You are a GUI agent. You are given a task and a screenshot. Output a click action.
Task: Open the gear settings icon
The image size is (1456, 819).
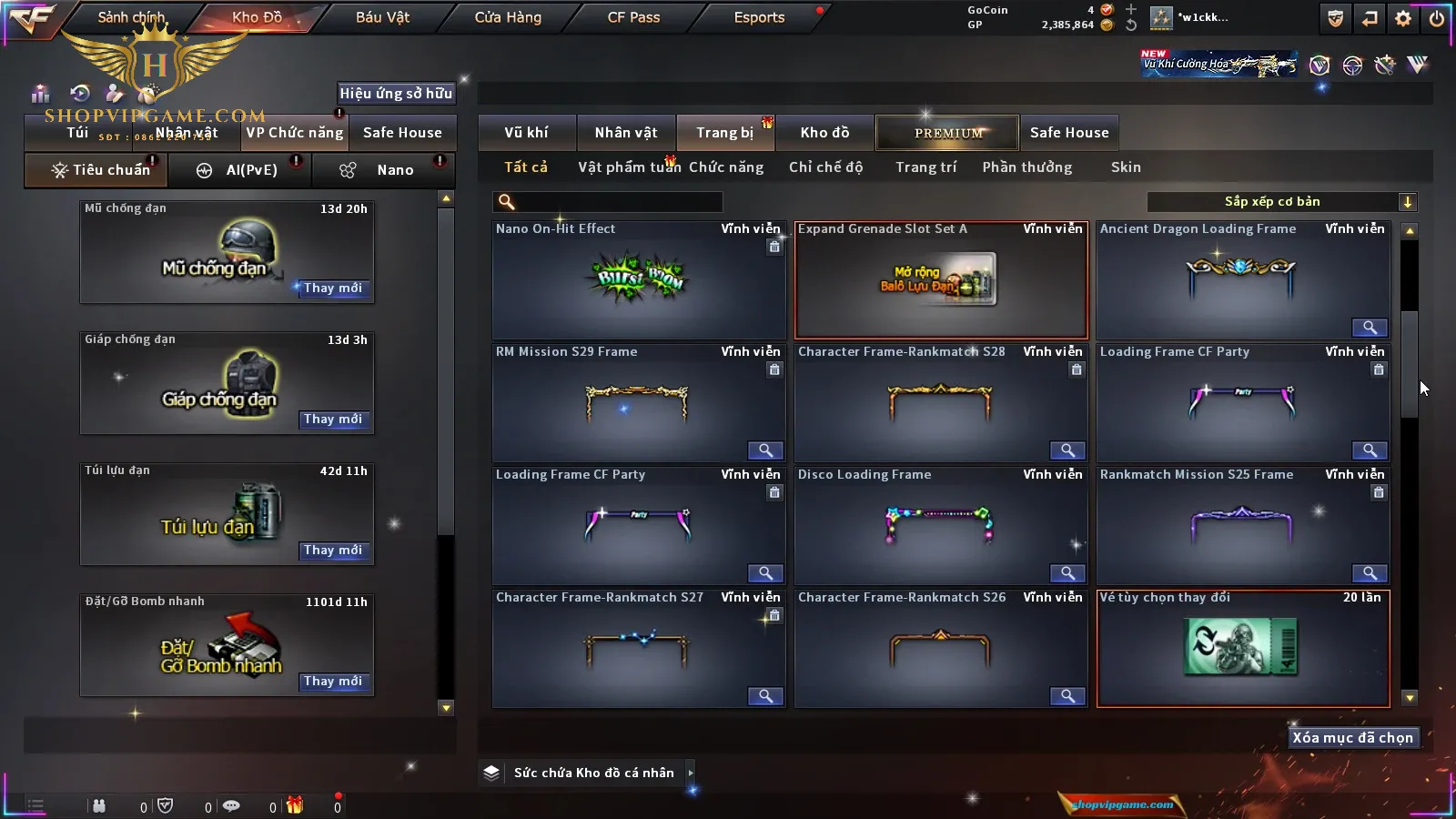[x=1403, y=18]
